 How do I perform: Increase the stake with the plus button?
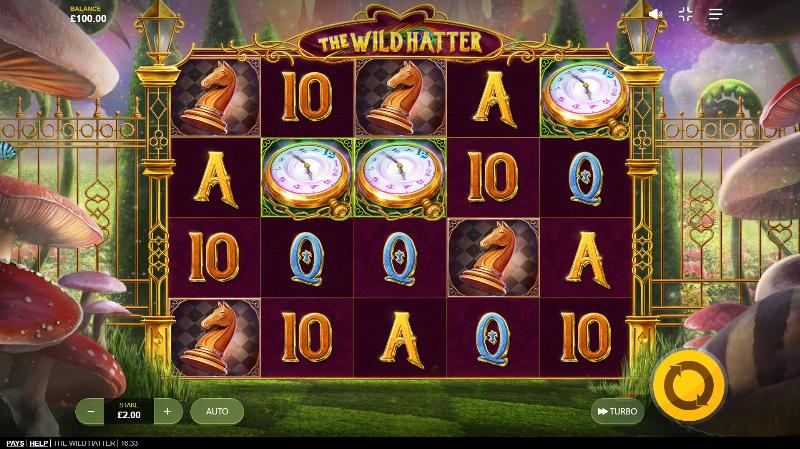(167, 411)
